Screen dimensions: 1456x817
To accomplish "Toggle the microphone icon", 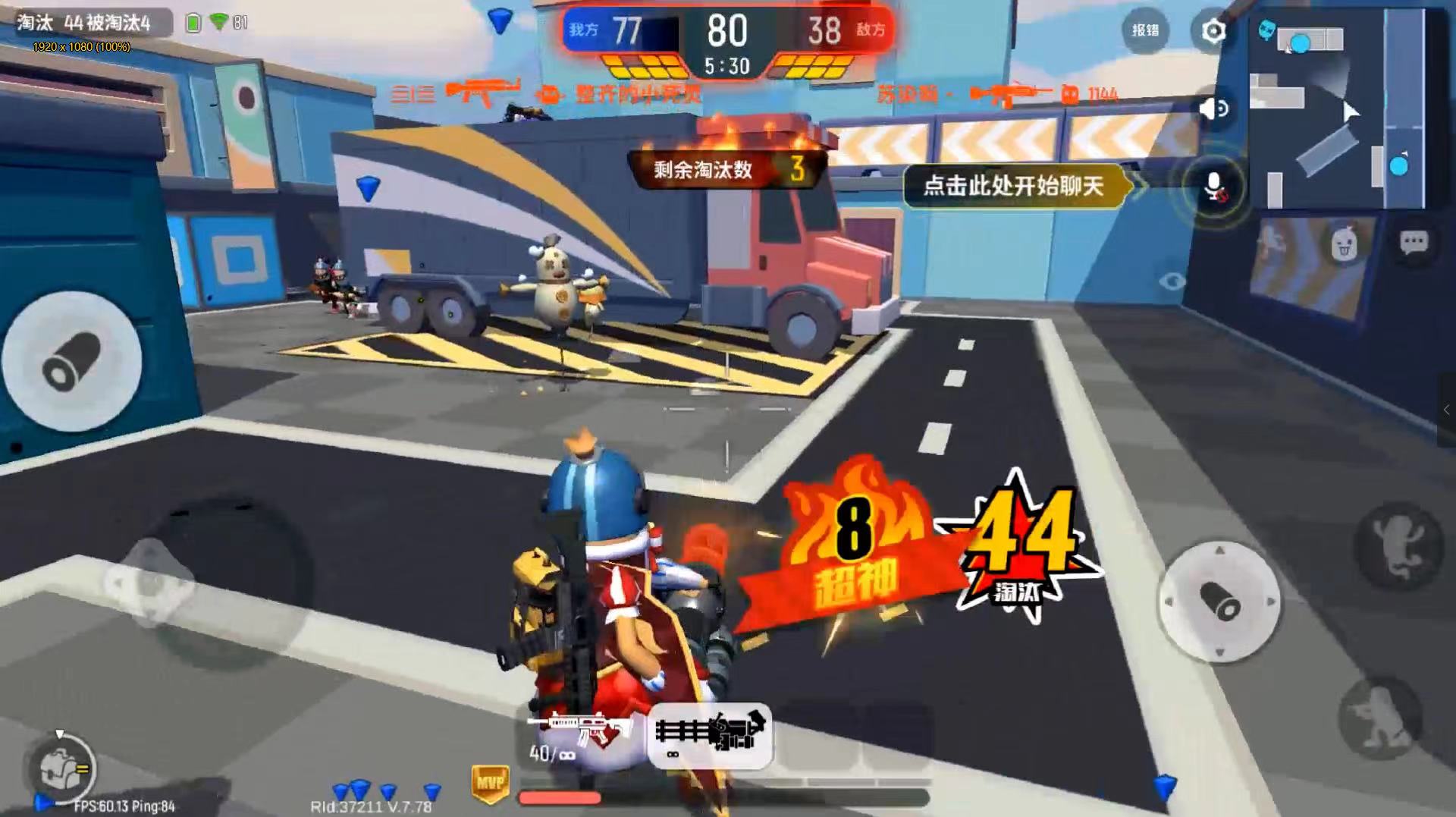I will point(1213,187).
